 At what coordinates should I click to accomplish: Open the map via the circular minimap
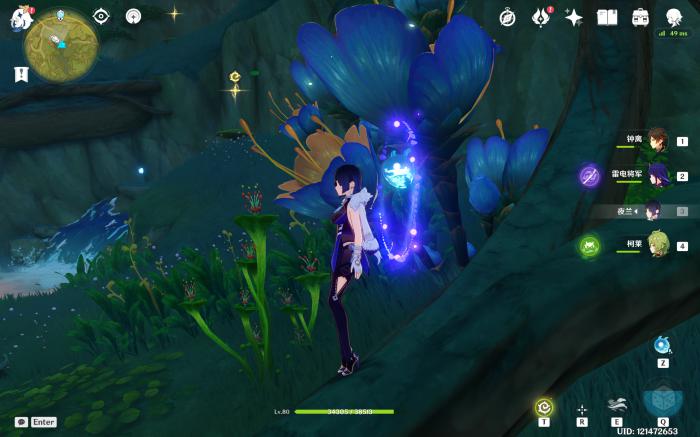click(x=61, y=42)
